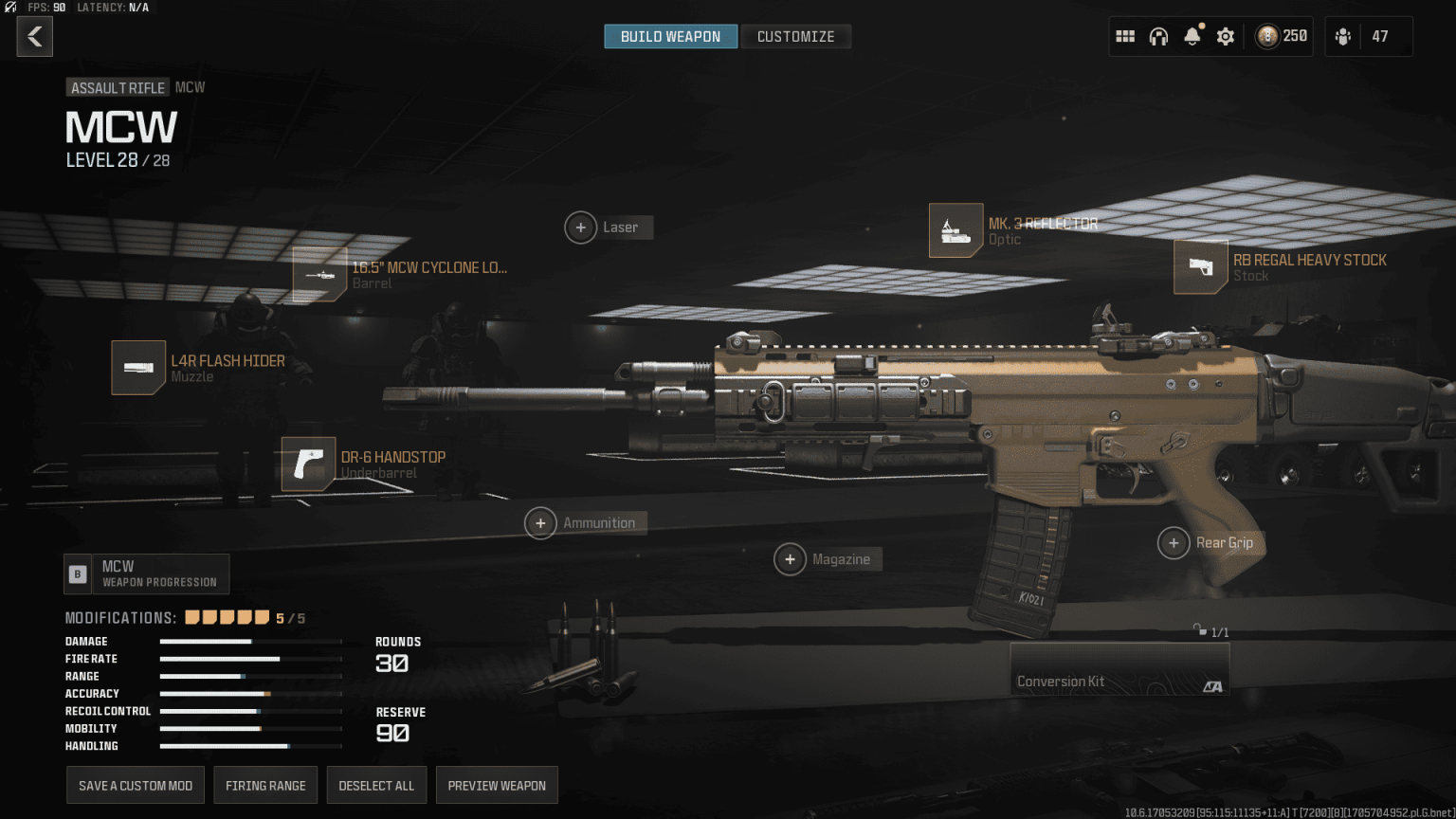This screenshot has width=1456, height=819.
Task: Open the Conversion Kit panel
Action: tap(1119, 670)
